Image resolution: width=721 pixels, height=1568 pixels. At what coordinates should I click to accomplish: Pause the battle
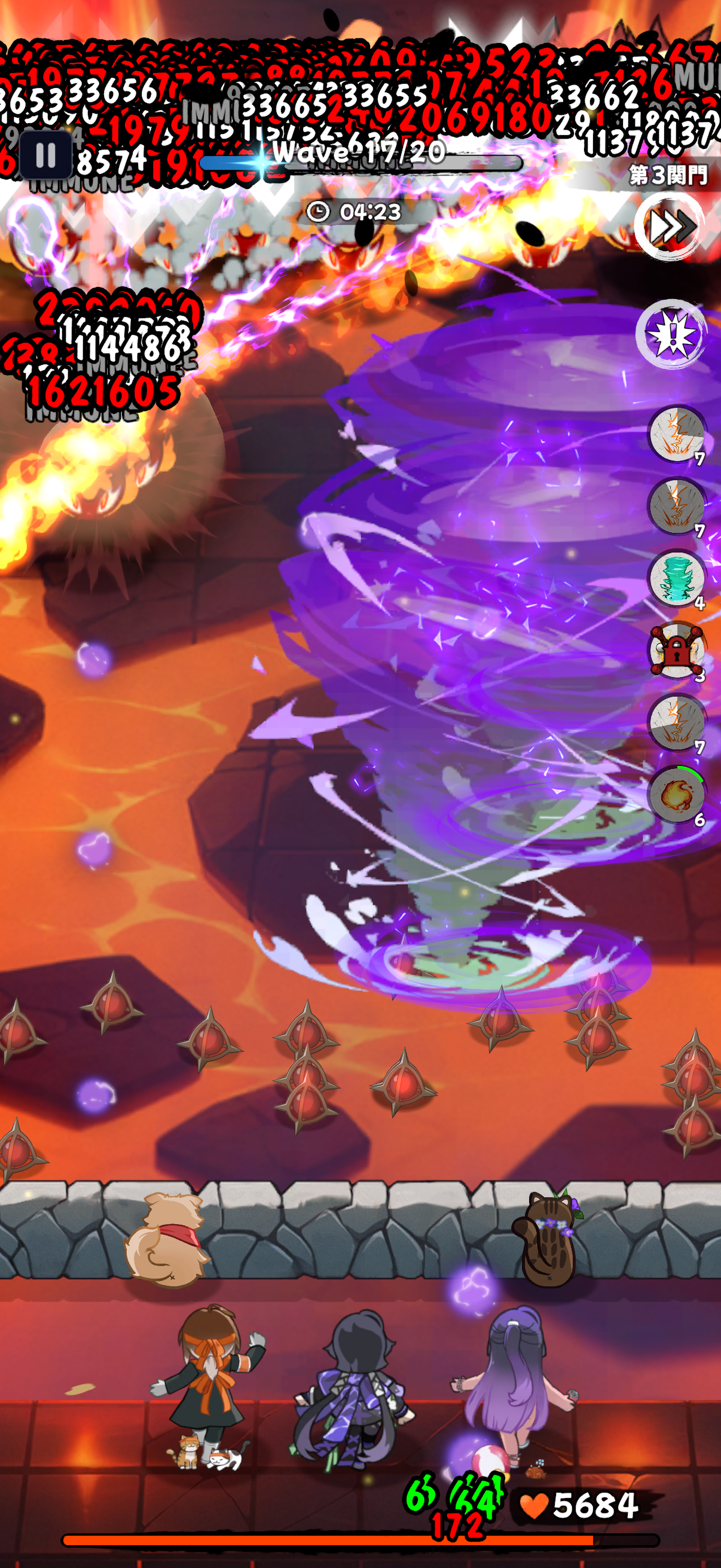pos(45,155)
